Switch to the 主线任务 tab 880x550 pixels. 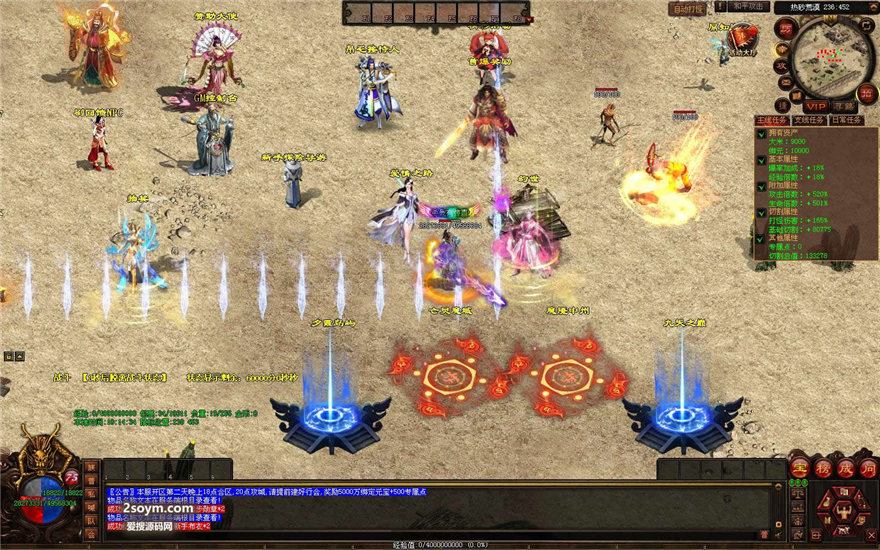coord(771,120)
